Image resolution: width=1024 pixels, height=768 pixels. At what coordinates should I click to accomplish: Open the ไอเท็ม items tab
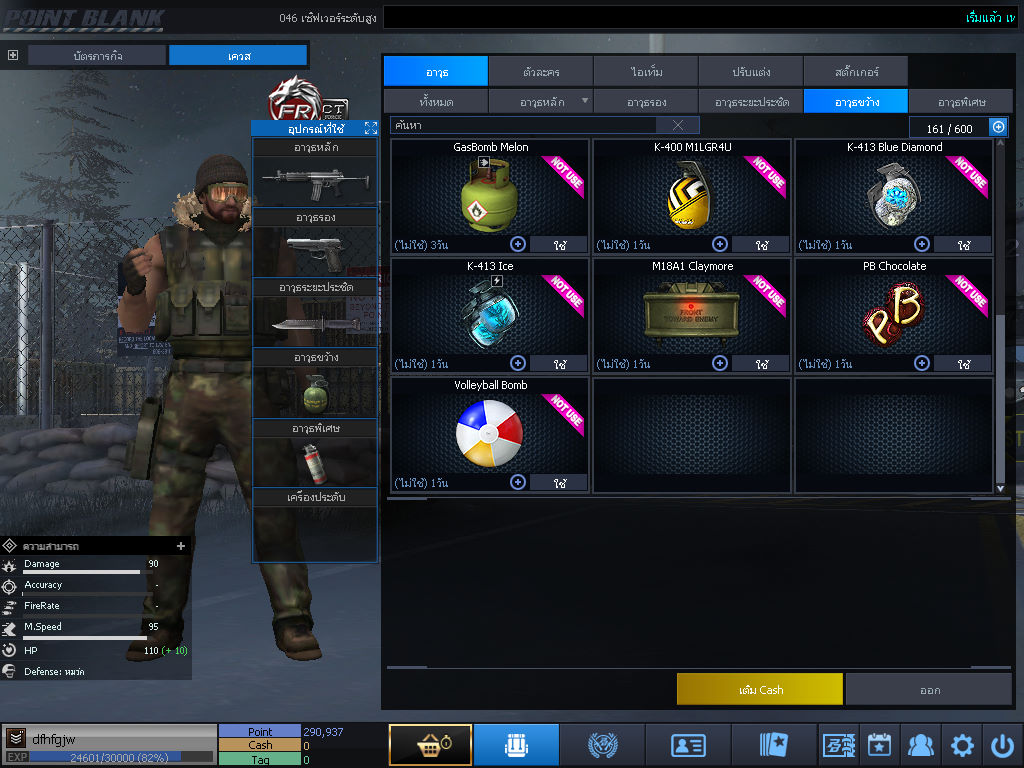(x=646, y=72)
